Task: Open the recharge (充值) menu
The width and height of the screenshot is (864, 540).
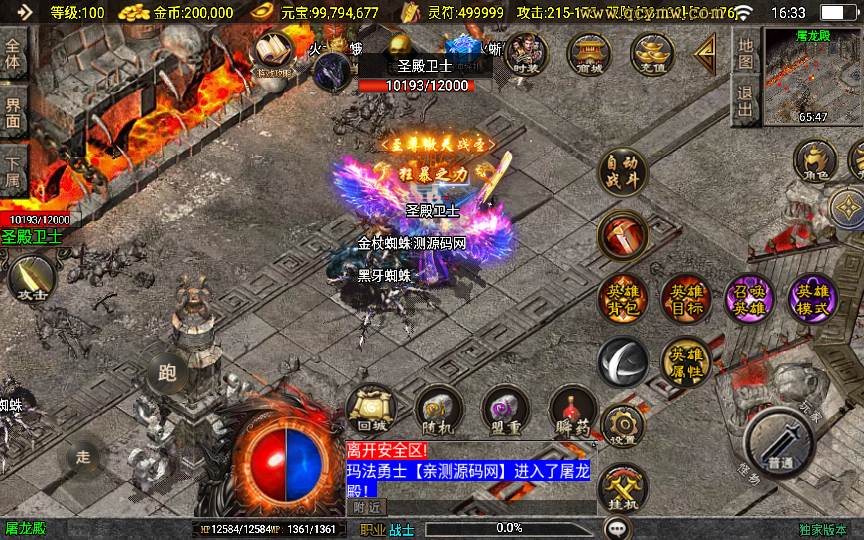Action: click(654, 54)
